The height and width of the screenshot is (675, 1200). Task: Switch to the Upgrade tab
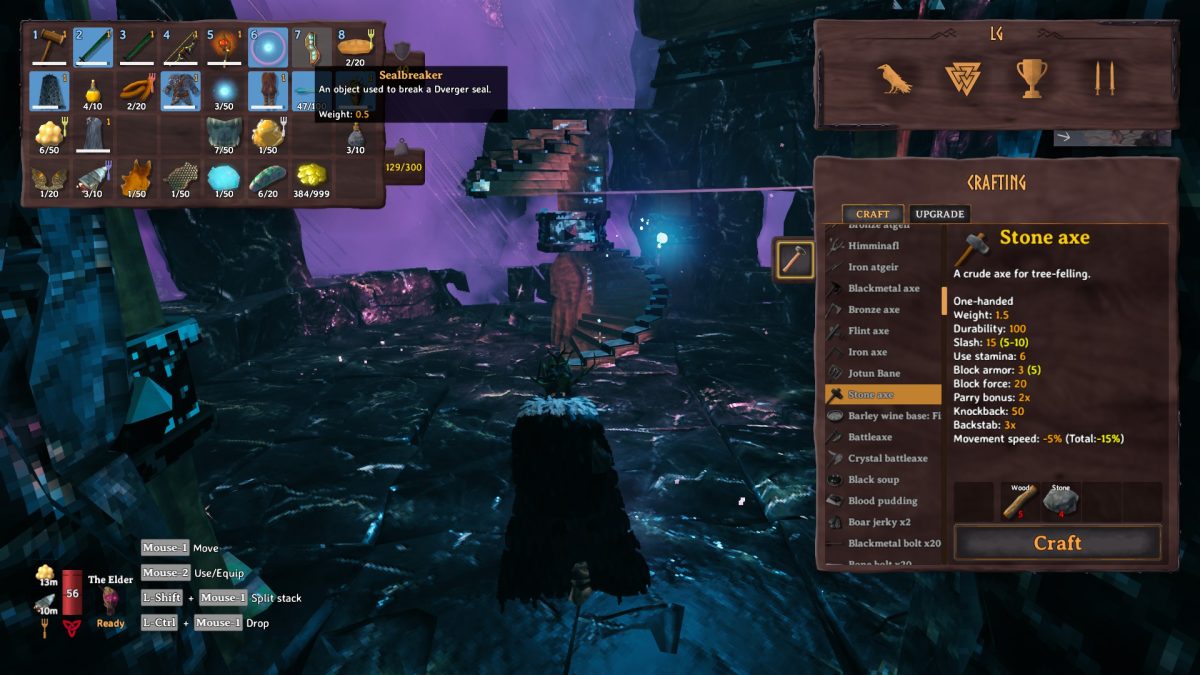939,214
